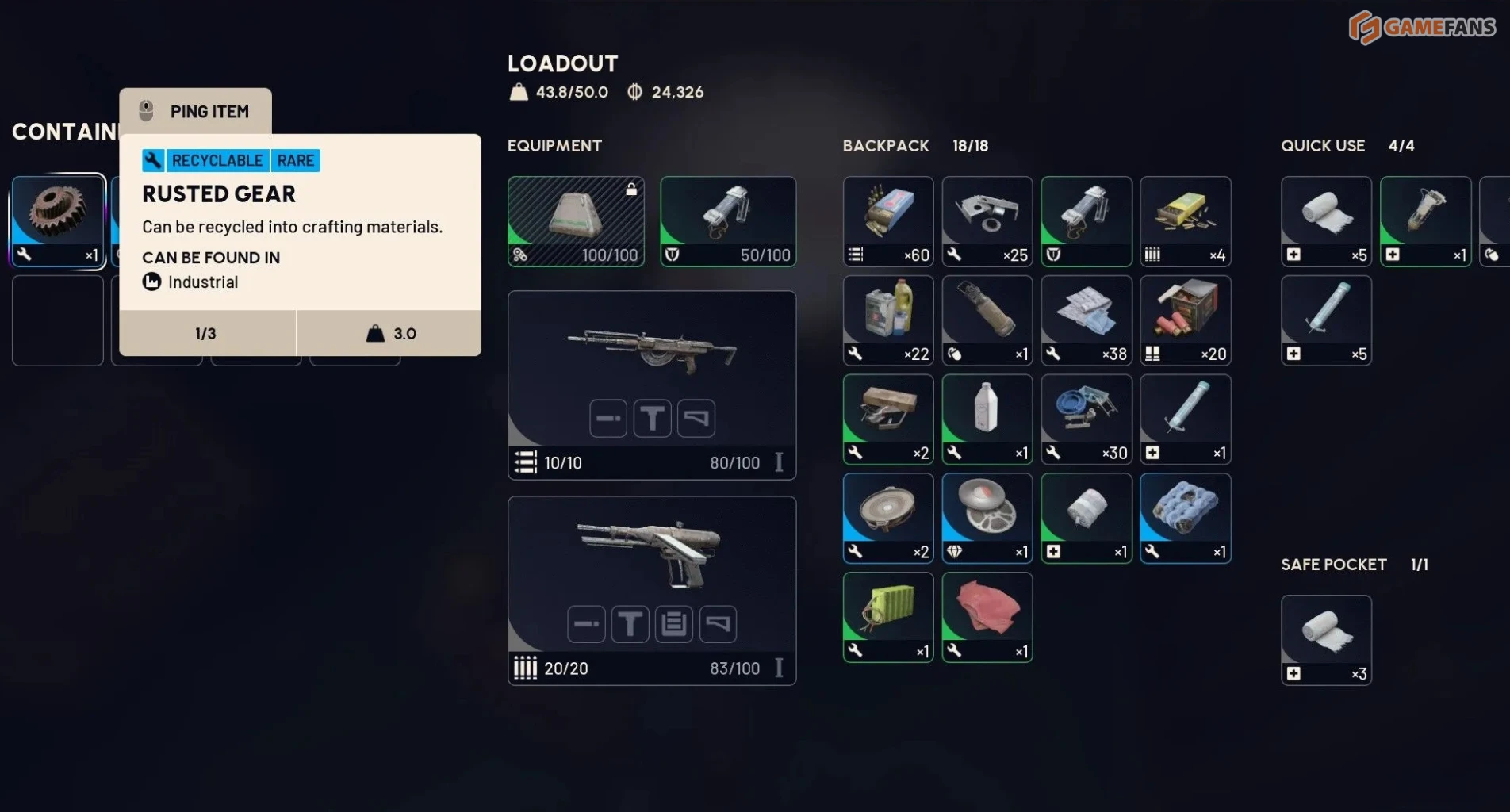Select the green battery in the backpack
This screenshot has height=812, width=1510.
pos(888,617)
